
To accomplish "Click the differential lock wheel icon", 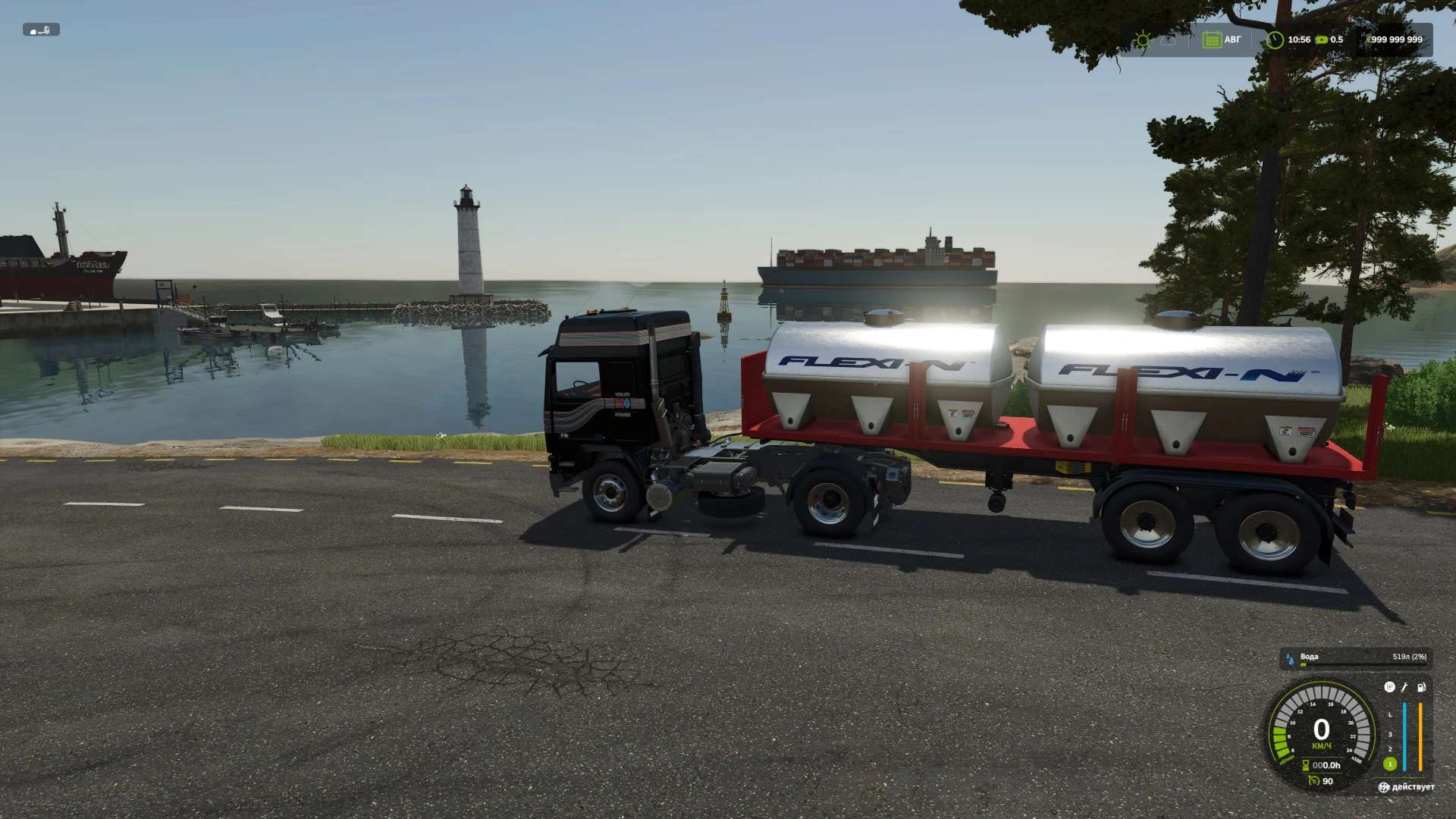I will [x=1384, y=787].
